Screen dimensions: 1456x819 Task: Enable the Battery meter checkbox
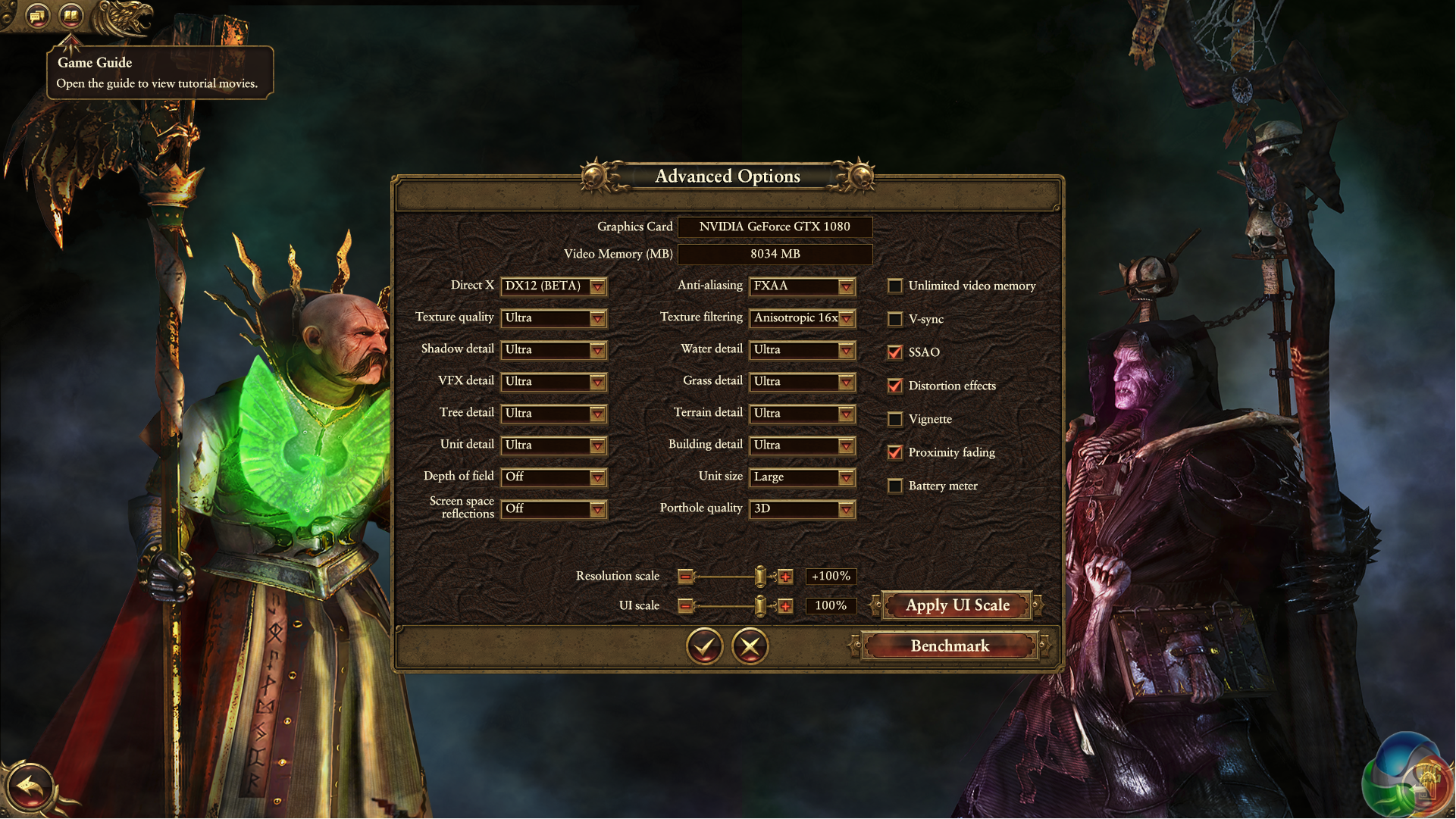click(895, 486)
